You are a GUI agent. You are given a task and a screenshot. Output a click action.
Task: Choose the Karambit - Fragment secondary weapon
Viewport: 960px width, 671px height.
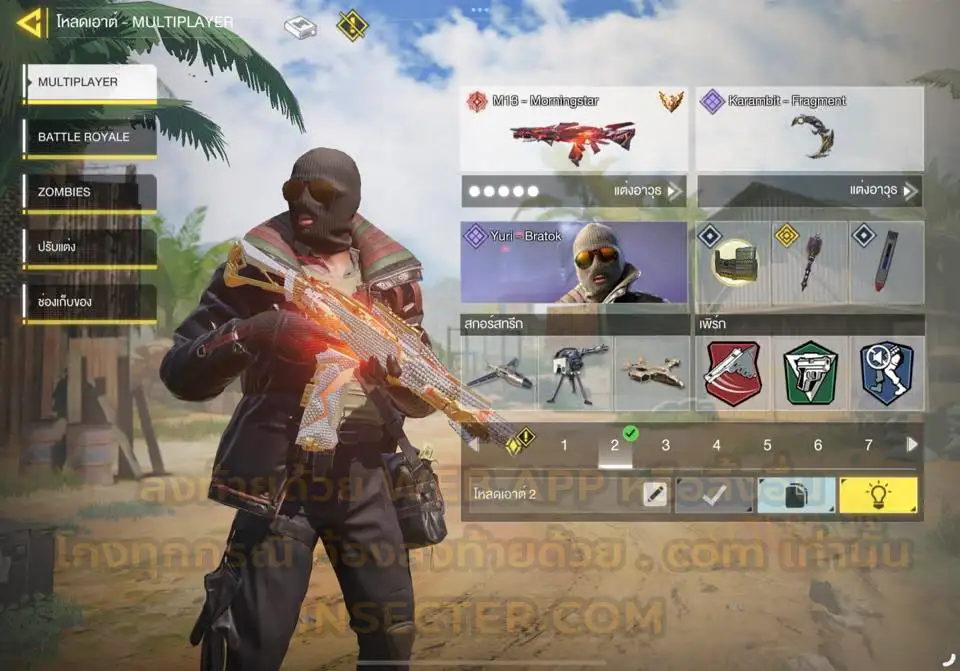point(808,129)
